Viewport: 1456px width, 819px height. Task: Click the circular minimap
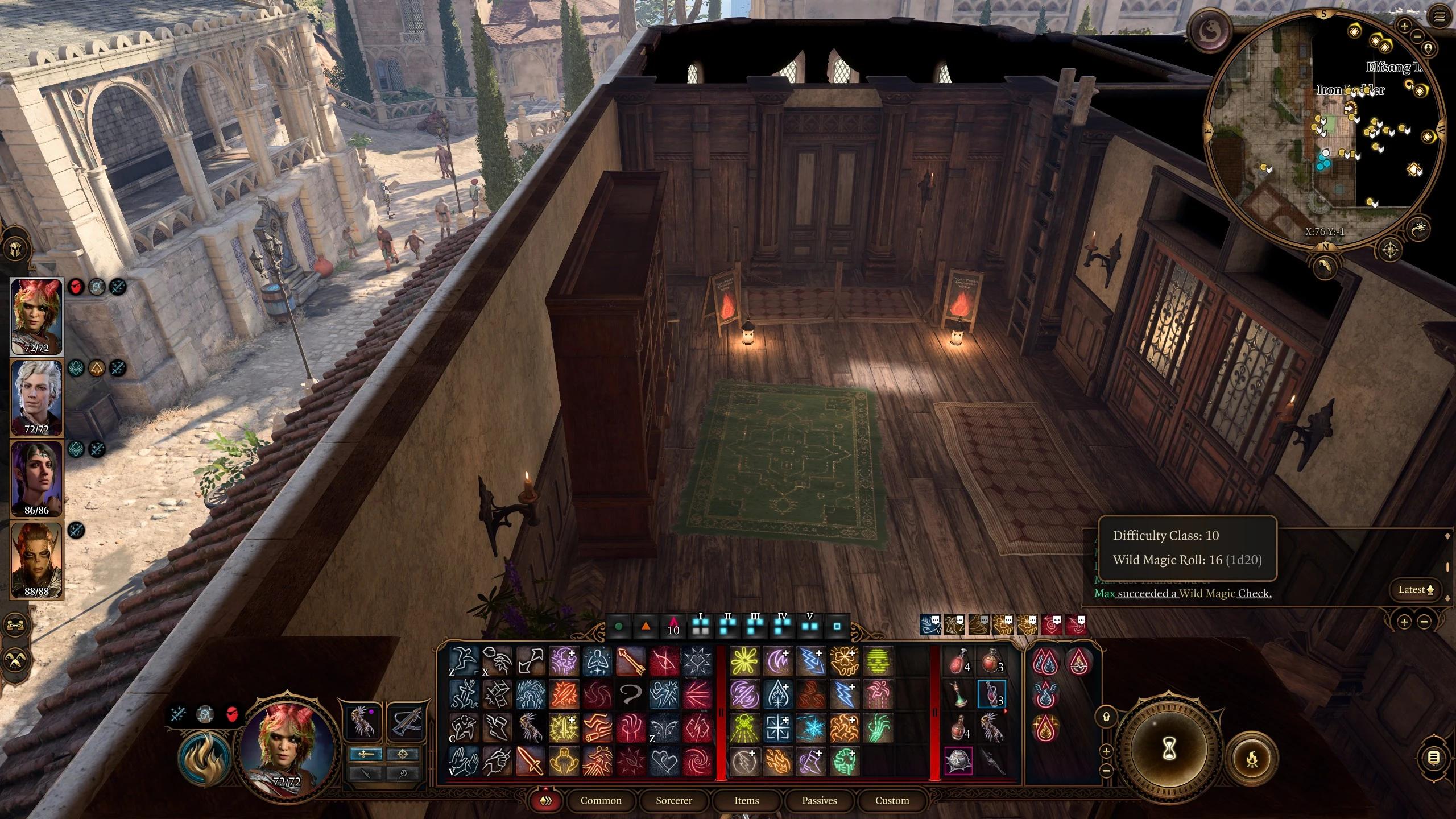pos(1325,131)
